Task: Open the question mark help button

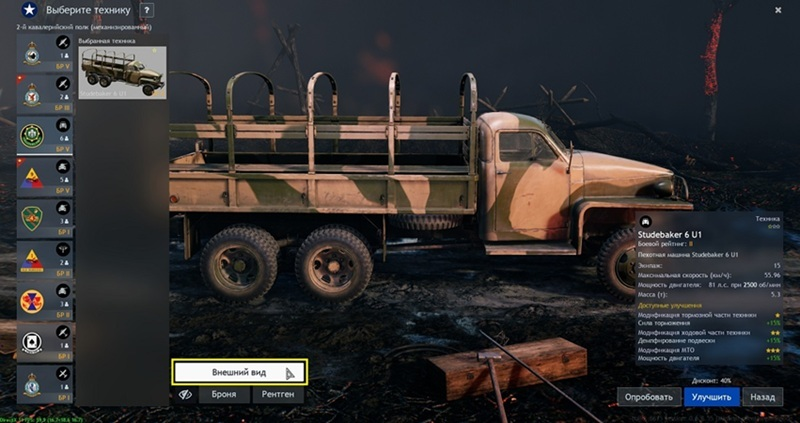Action: point(147,11)
